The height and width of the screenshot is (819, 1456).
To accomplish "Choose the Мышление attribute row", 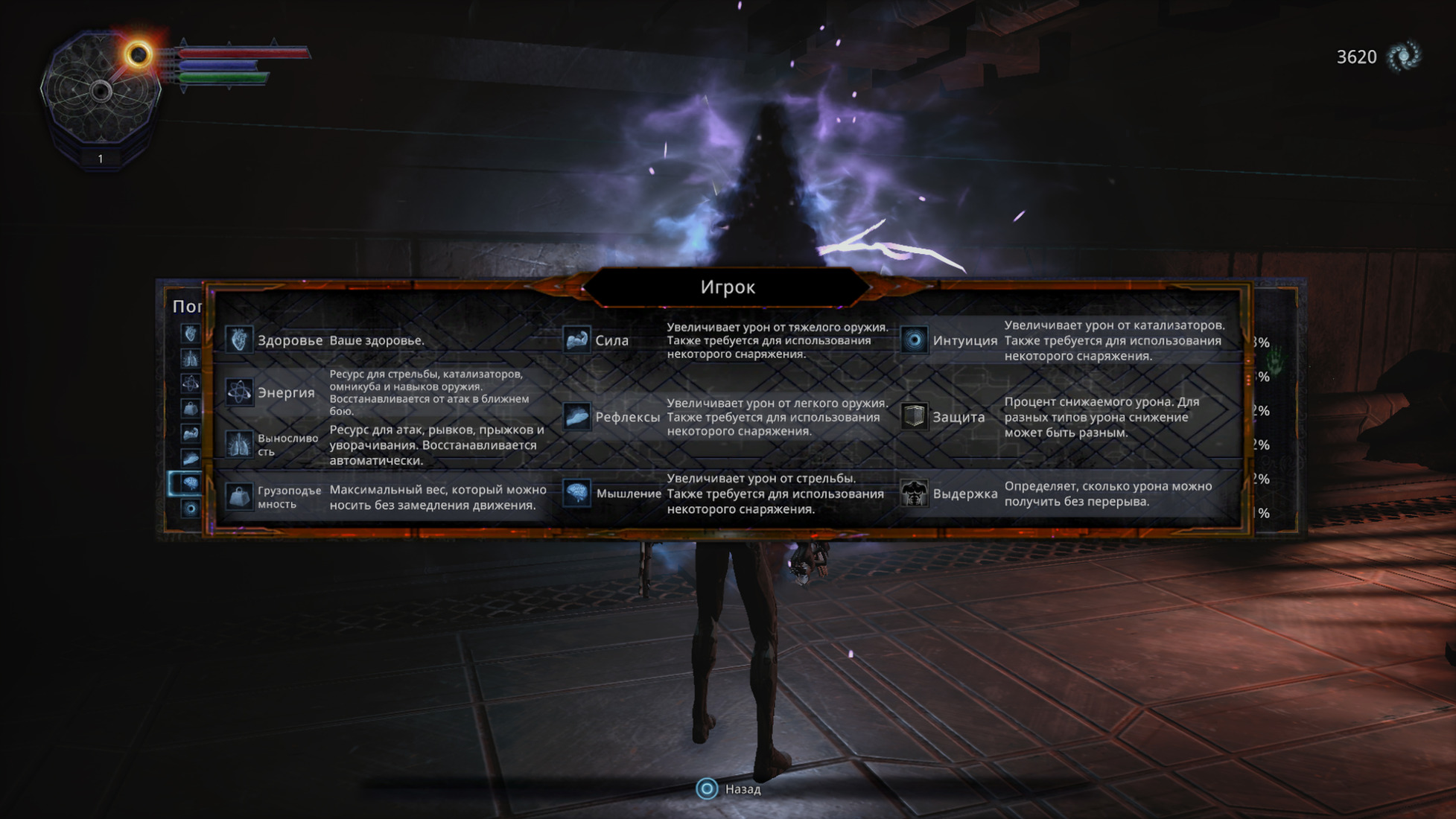I will tap(628, 494).
